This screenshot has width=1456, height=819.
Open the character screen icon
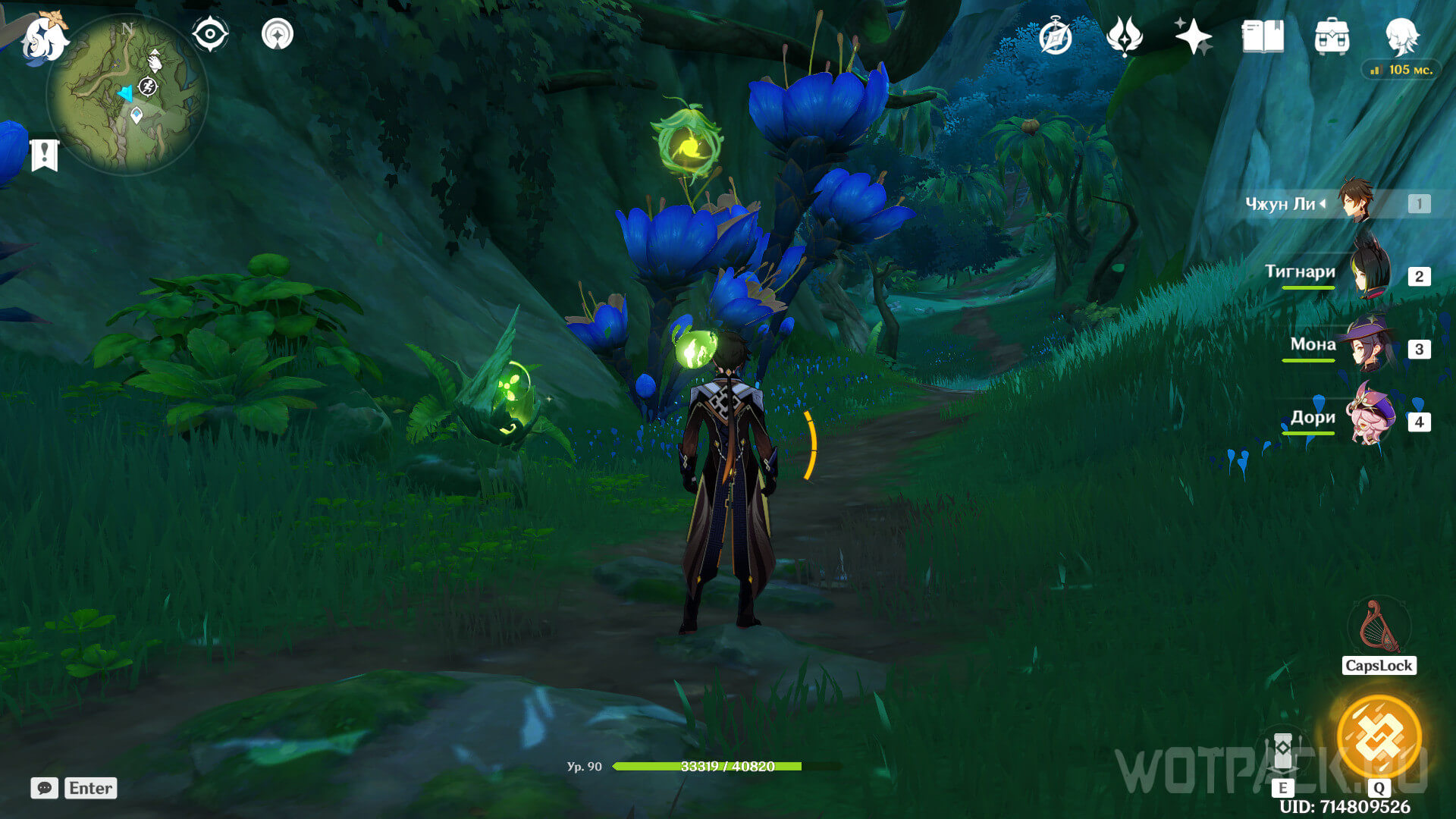coord(1401,35)
